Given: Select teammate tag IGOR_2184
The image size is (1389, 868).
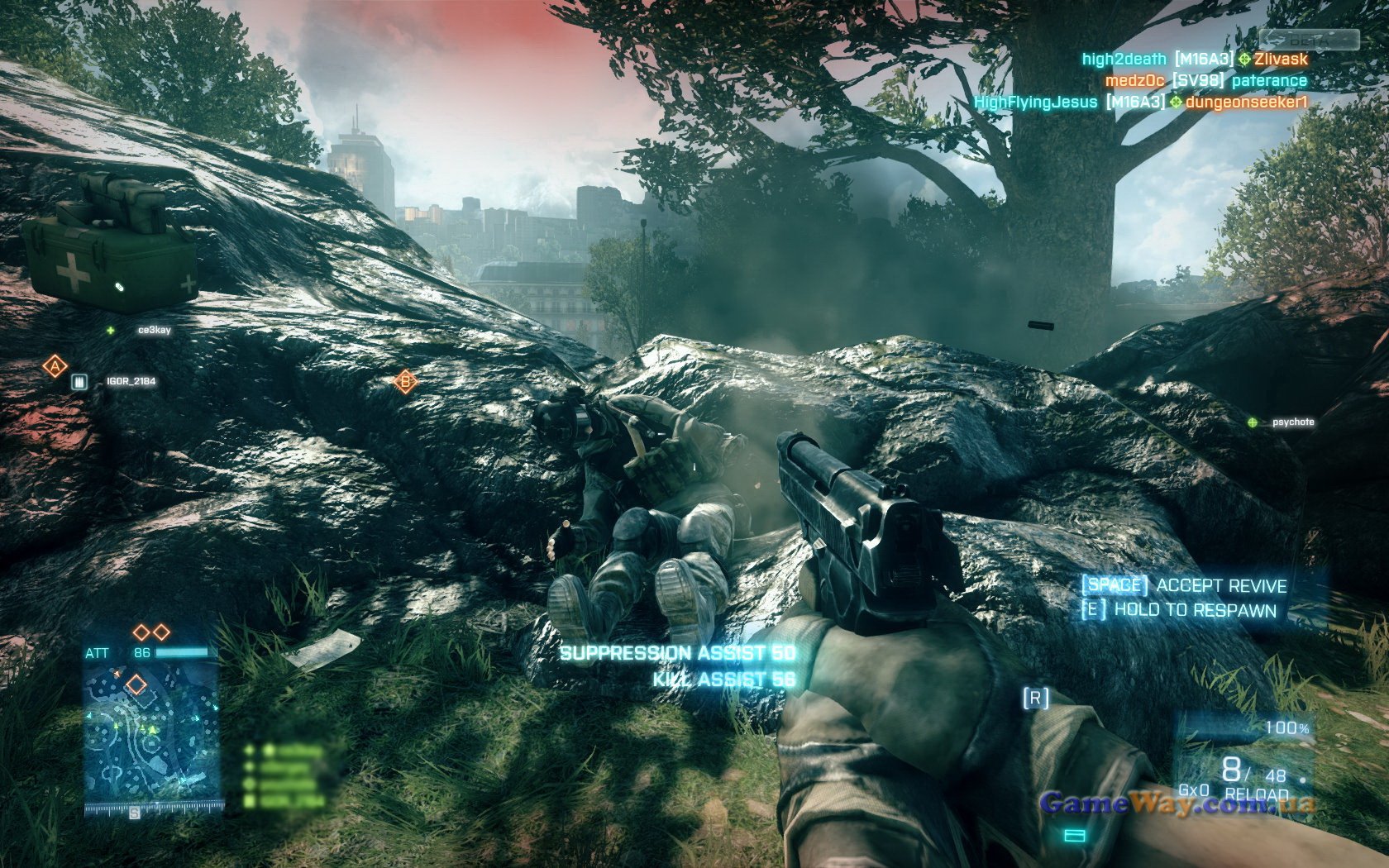Looking at the screenshot, I should pyautogui.click(x=131, y=382).
